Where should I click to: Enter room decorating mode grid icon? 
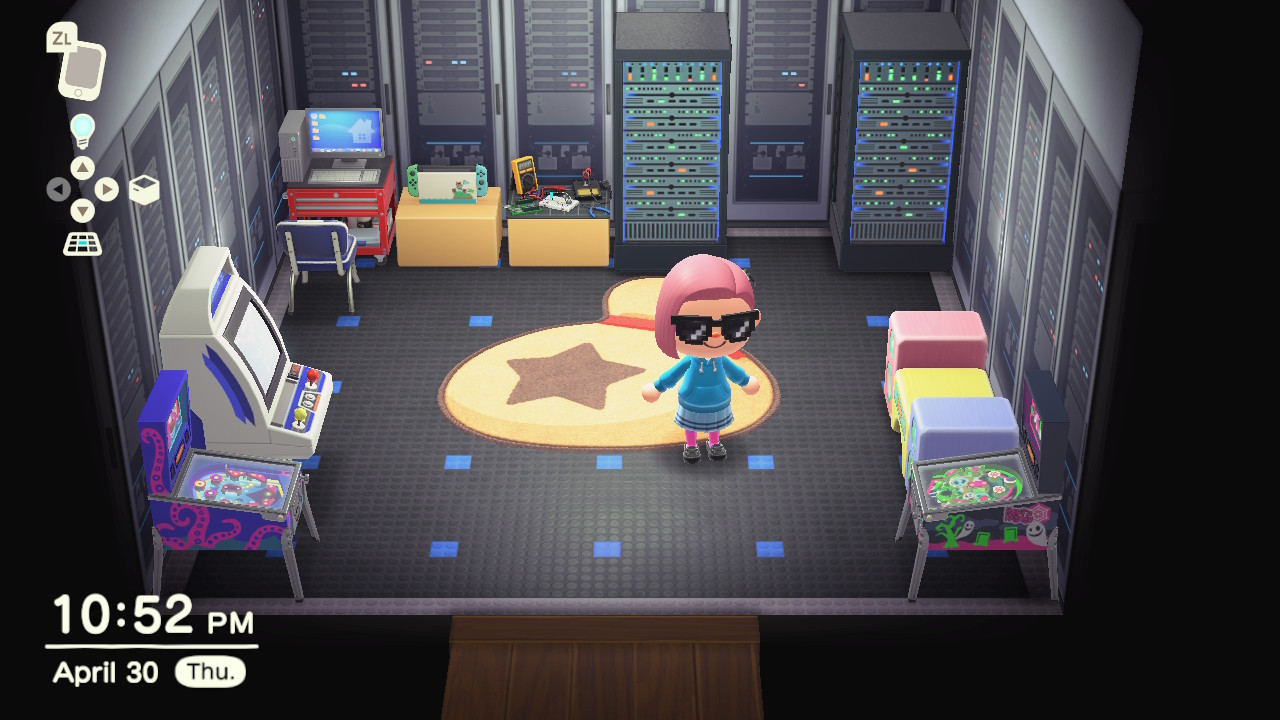[x=82, y=243]
